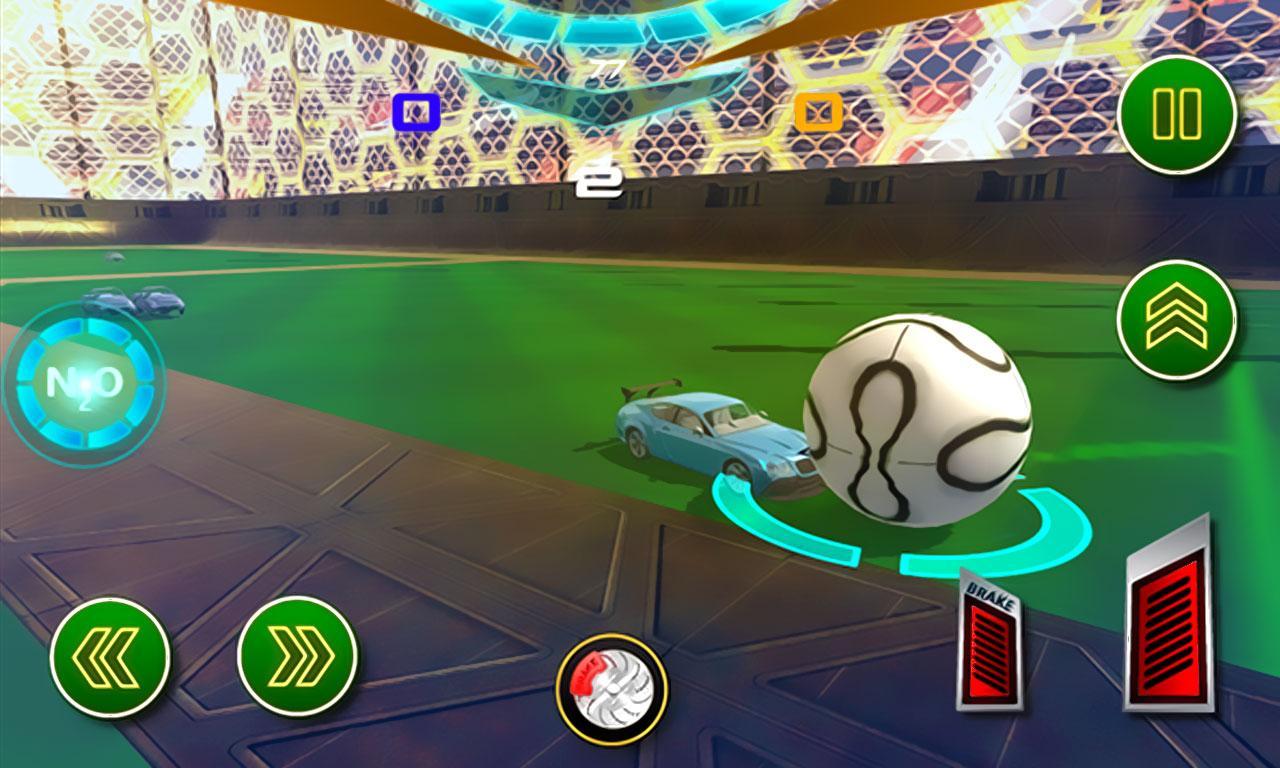
Task: Hit the large accelerator pedal
Action: 1168,620
